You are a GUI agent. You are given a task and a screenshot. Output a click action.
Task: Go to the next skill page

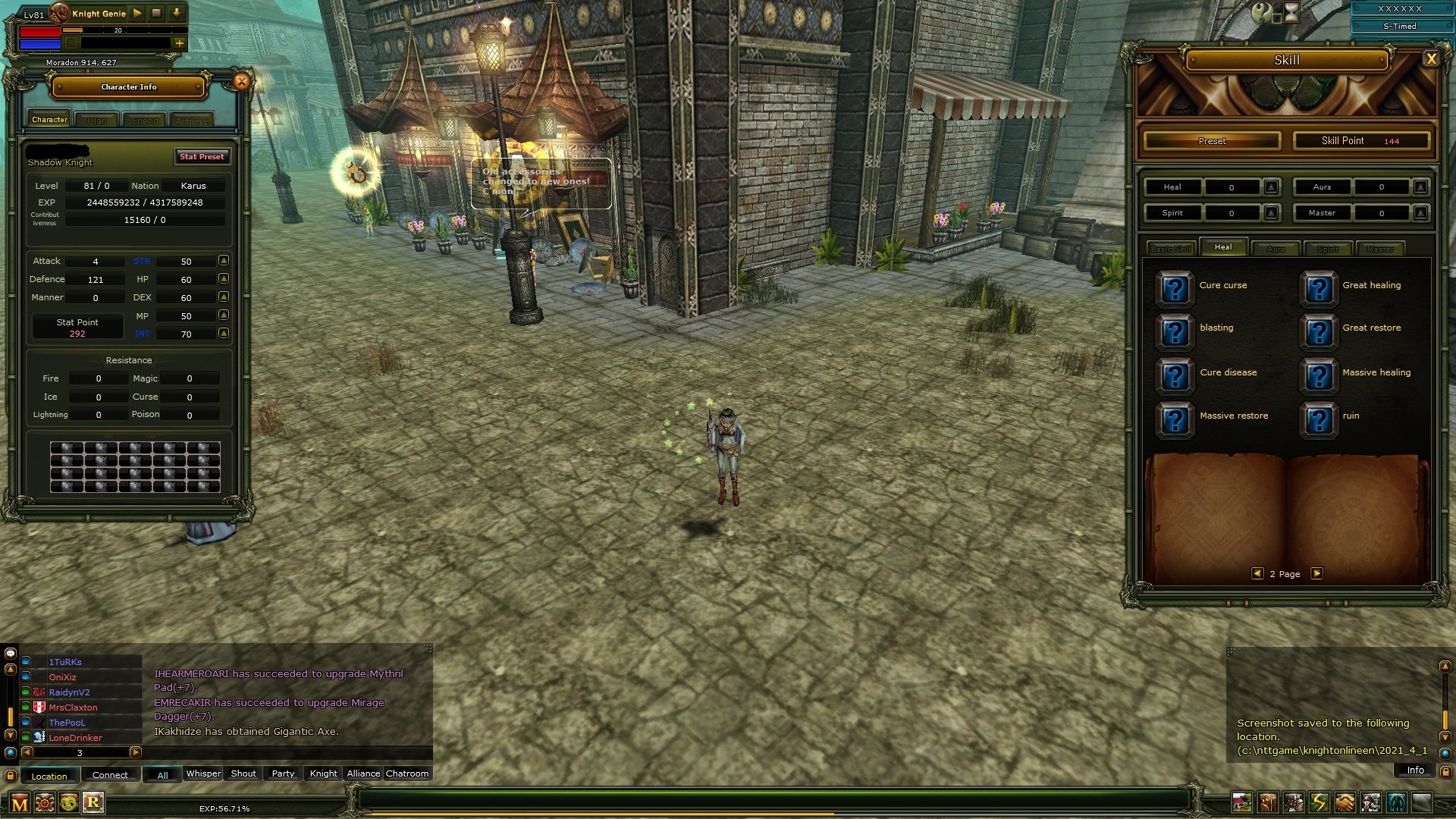1317,574
